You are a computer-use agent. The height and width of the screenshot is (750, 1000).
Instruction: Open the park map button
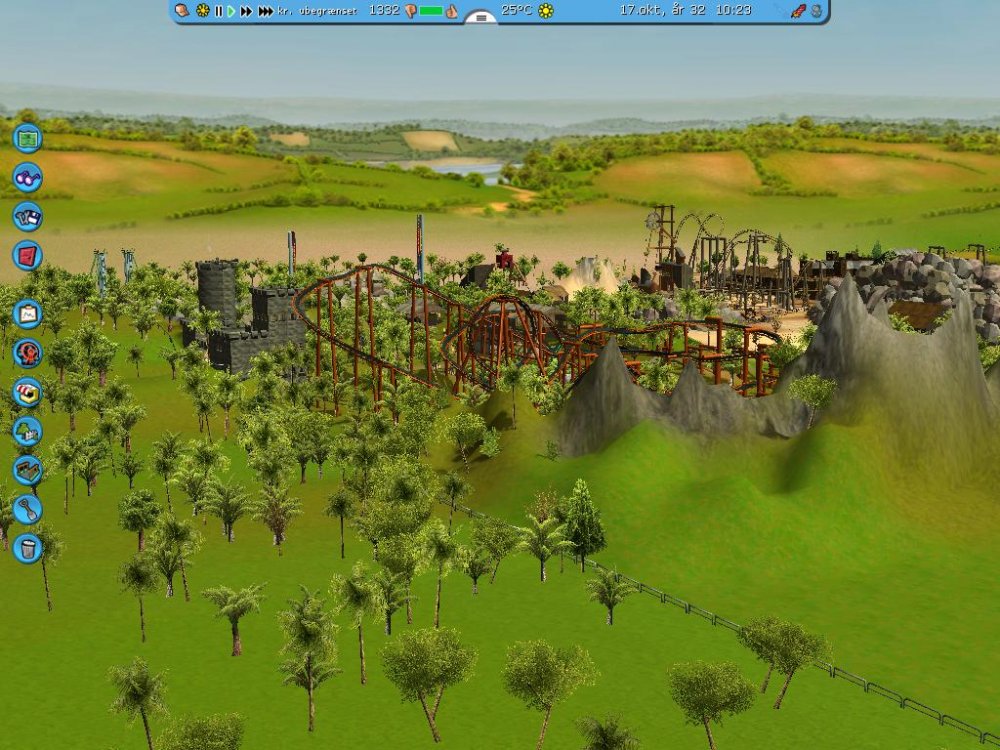pyautogui.click(x=27, y=137)
